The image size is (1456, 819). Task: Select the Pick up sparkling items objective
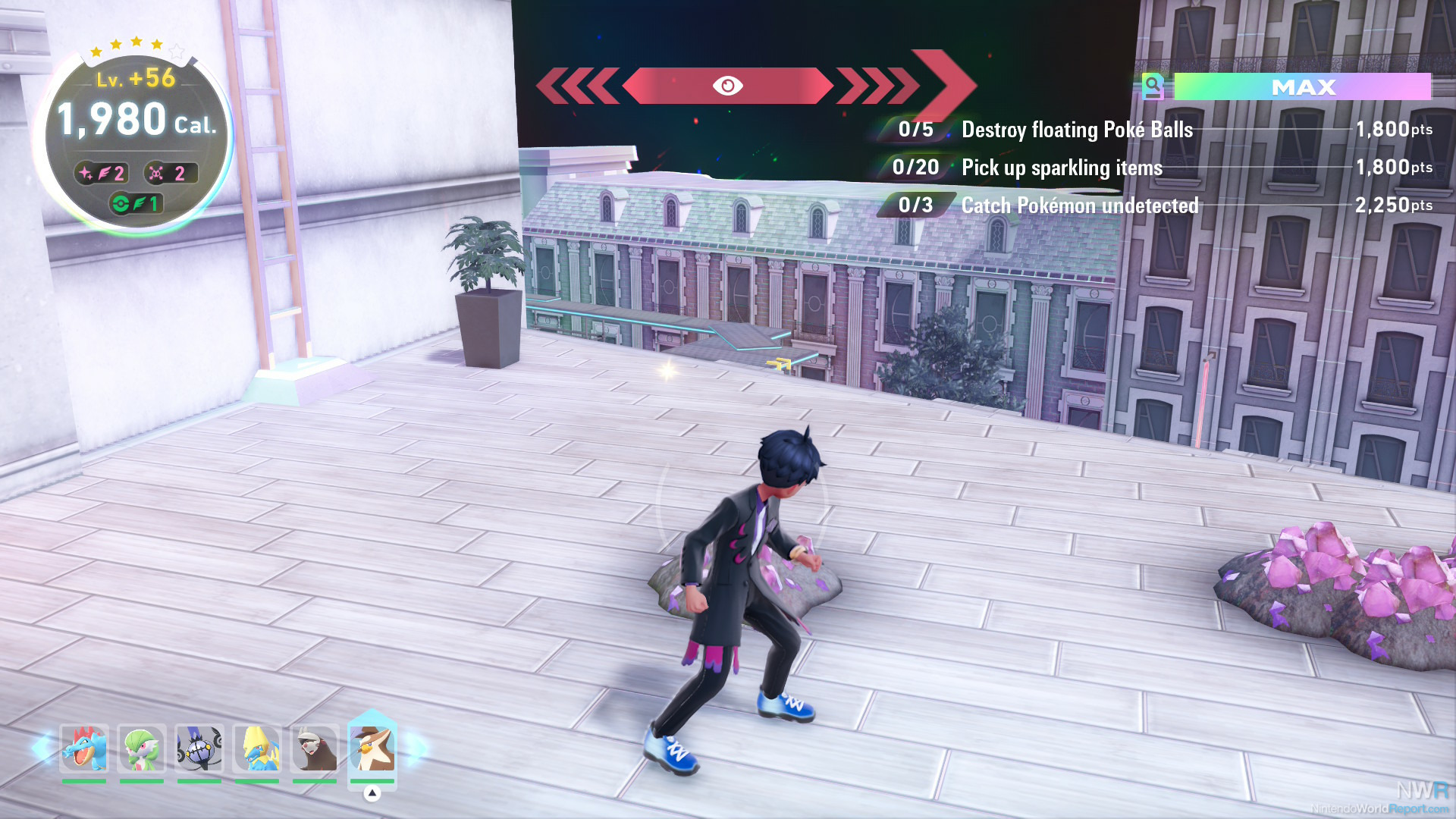coord(1062,168)
